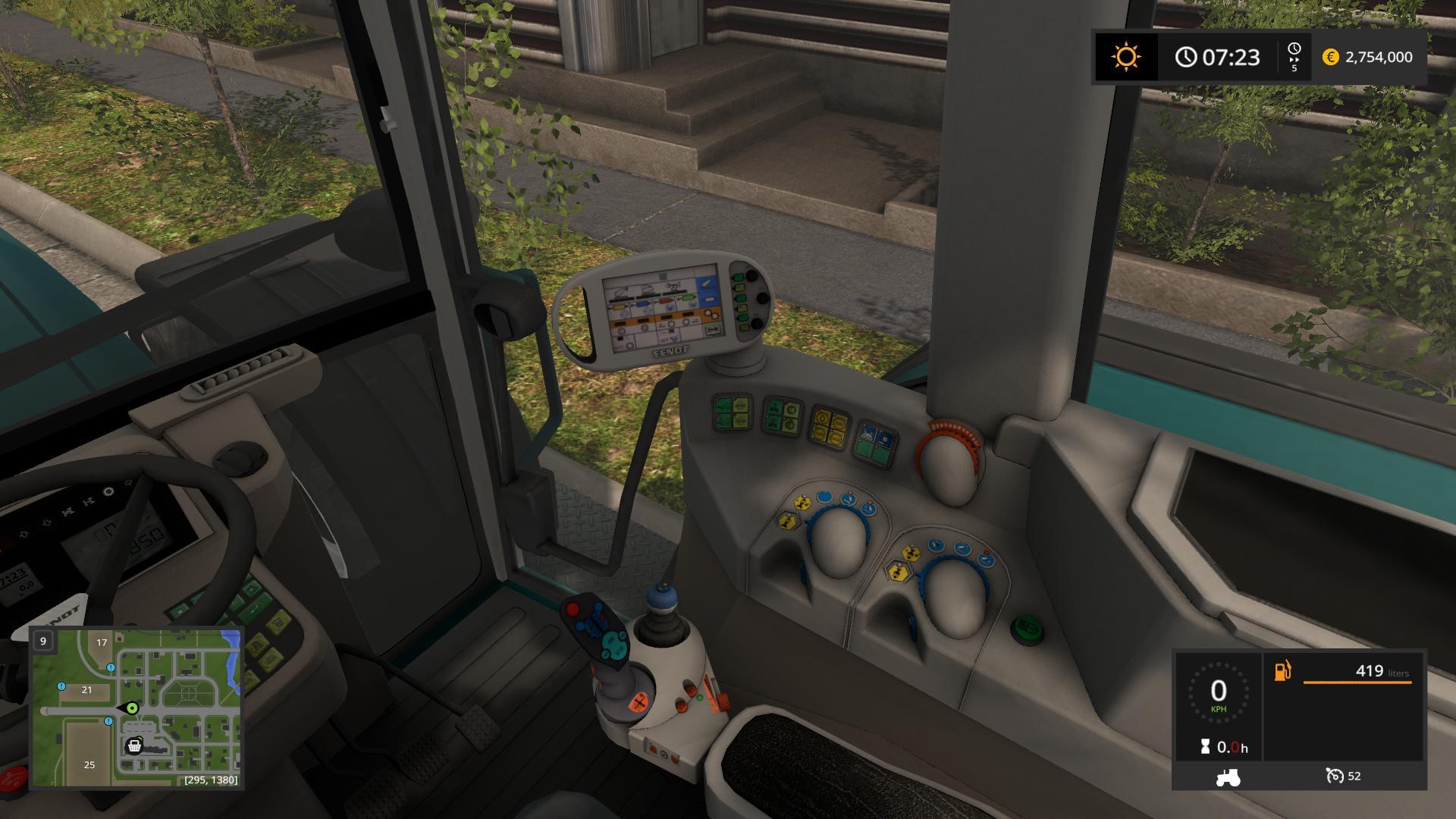This screenshot has width=1456, height=819.
Task: Click the green player arrow on minimap
Action: (x=131, y=708)
